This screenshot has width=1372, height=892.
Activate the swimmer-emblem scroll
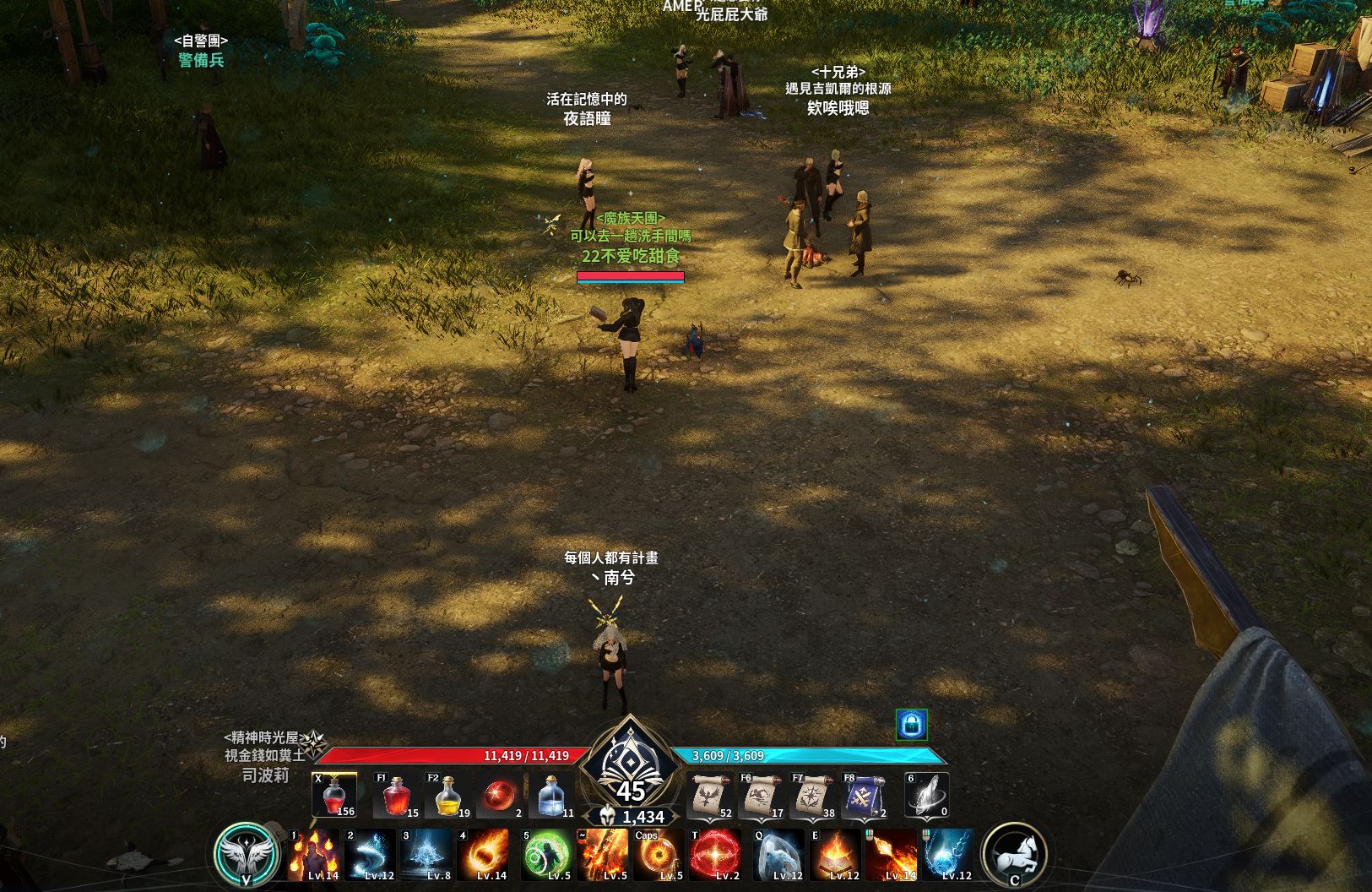pos(760,796)
